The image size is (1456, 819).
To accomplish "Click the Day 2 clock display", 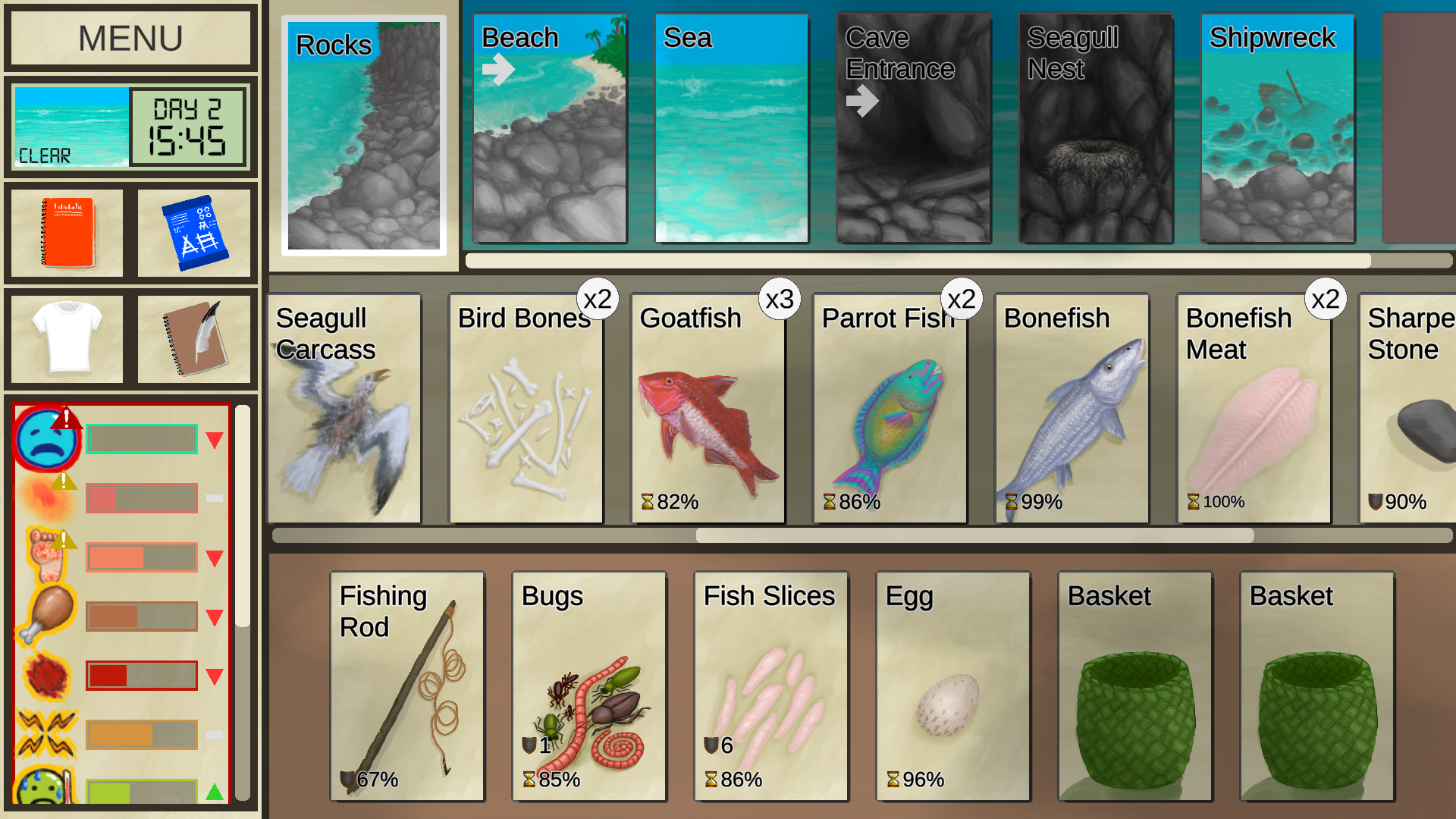I will pyautogui.click(x=187, y=127).
